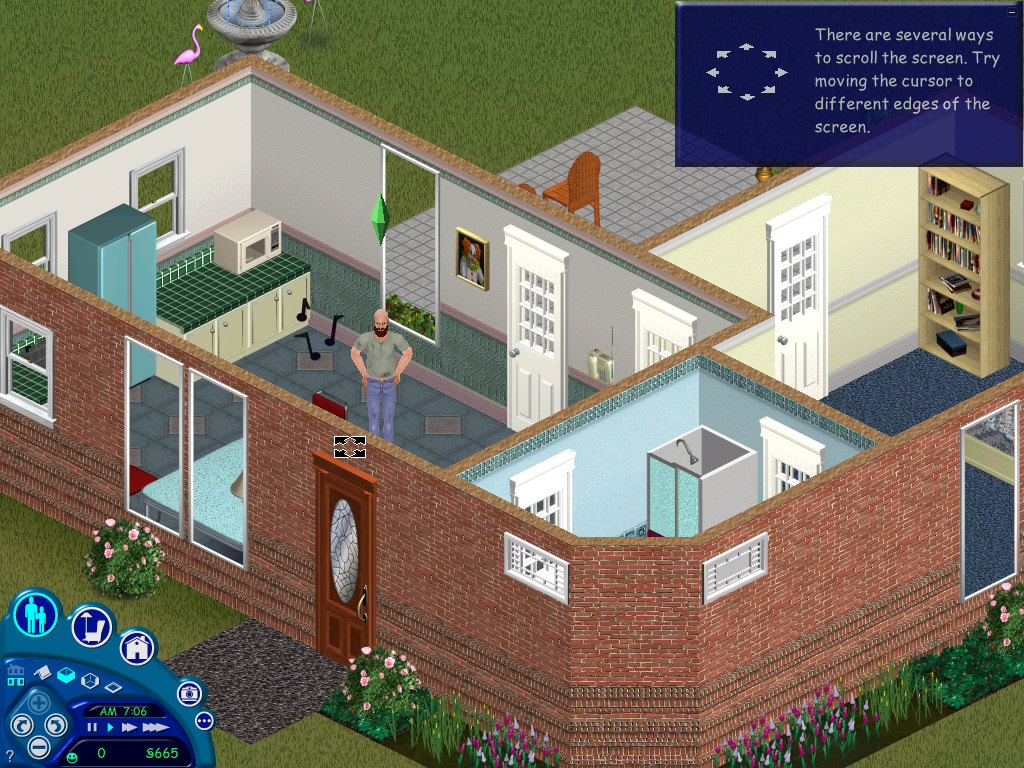This screenshot has width=1024, height=768.
Task: Choose the walls-down view
Action: click(113, 688)
